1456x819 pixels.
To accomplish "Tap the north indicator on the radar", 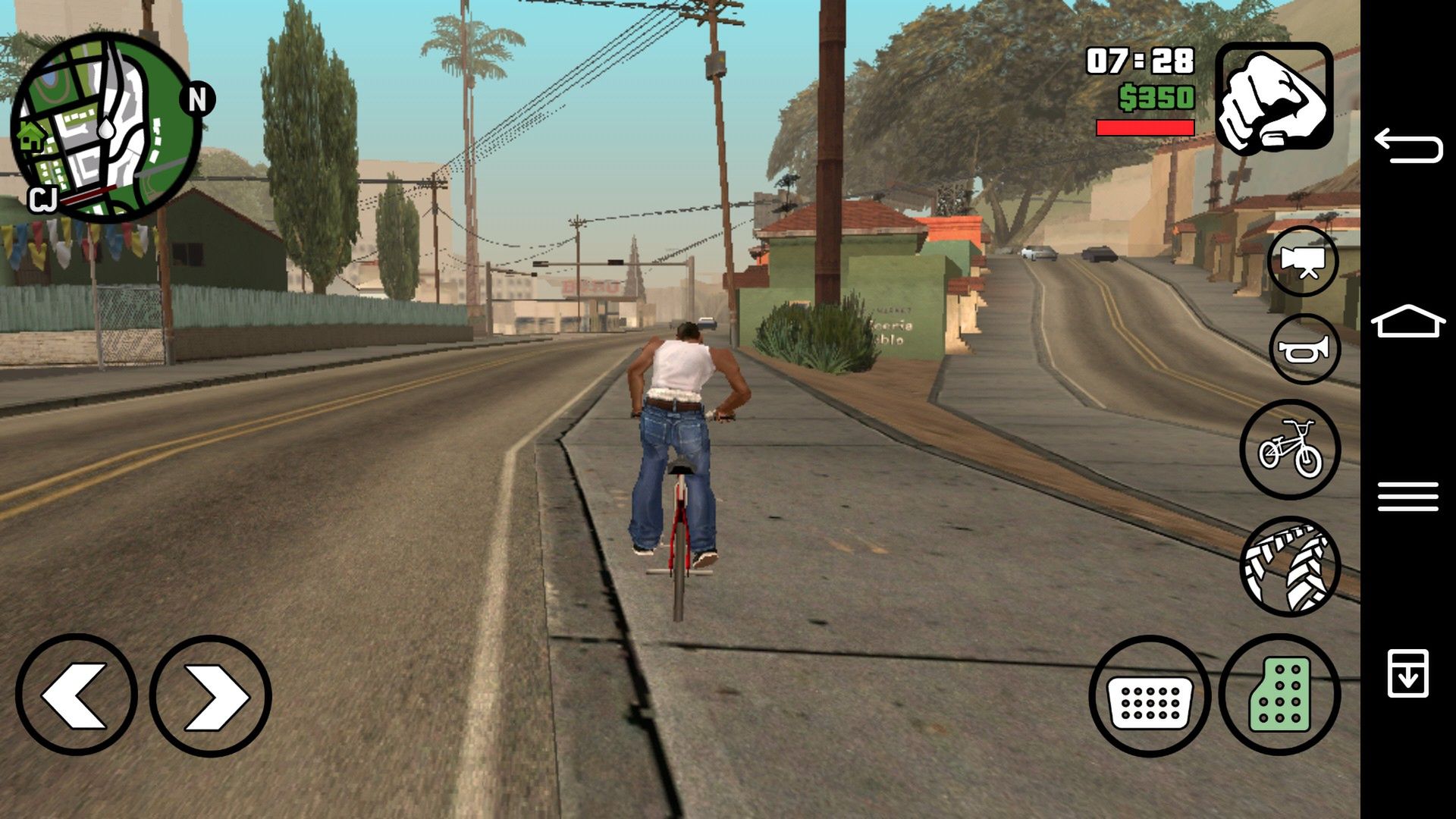I will click(196, 98).
